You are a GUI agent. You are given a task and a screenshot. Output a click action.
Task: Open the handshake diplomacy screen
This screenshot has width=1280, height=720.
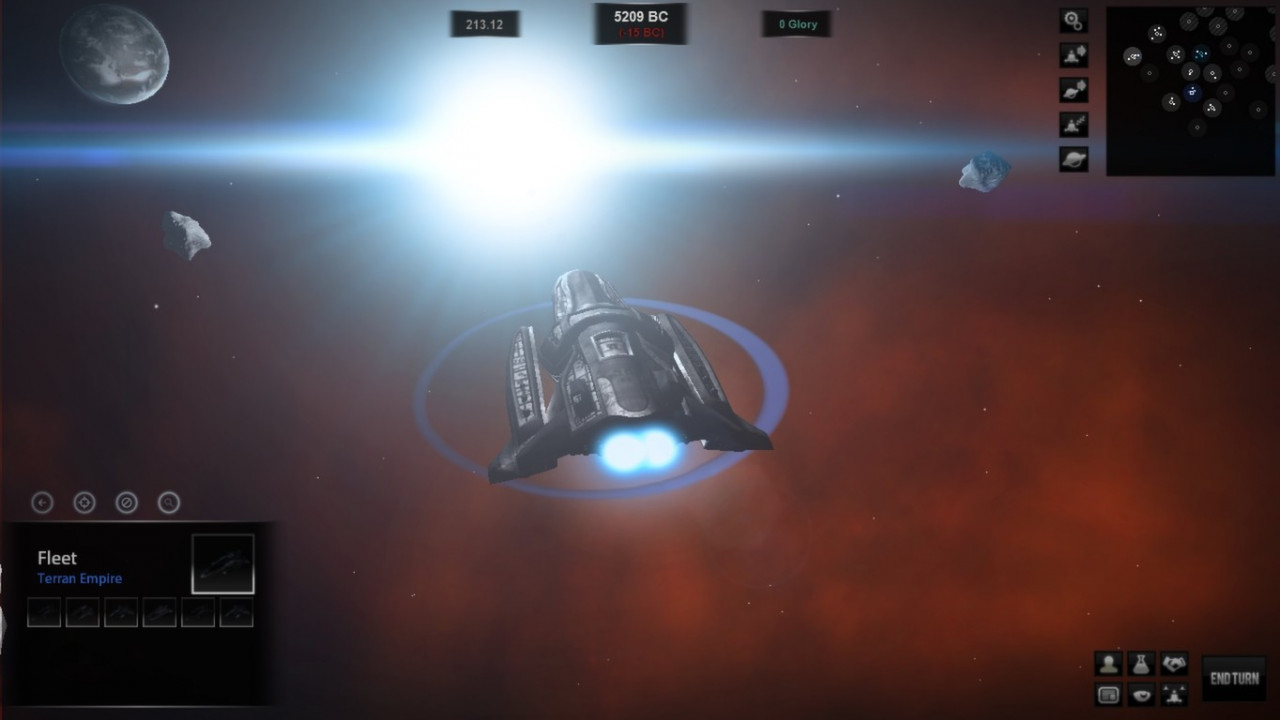[x=1174, y=663]
